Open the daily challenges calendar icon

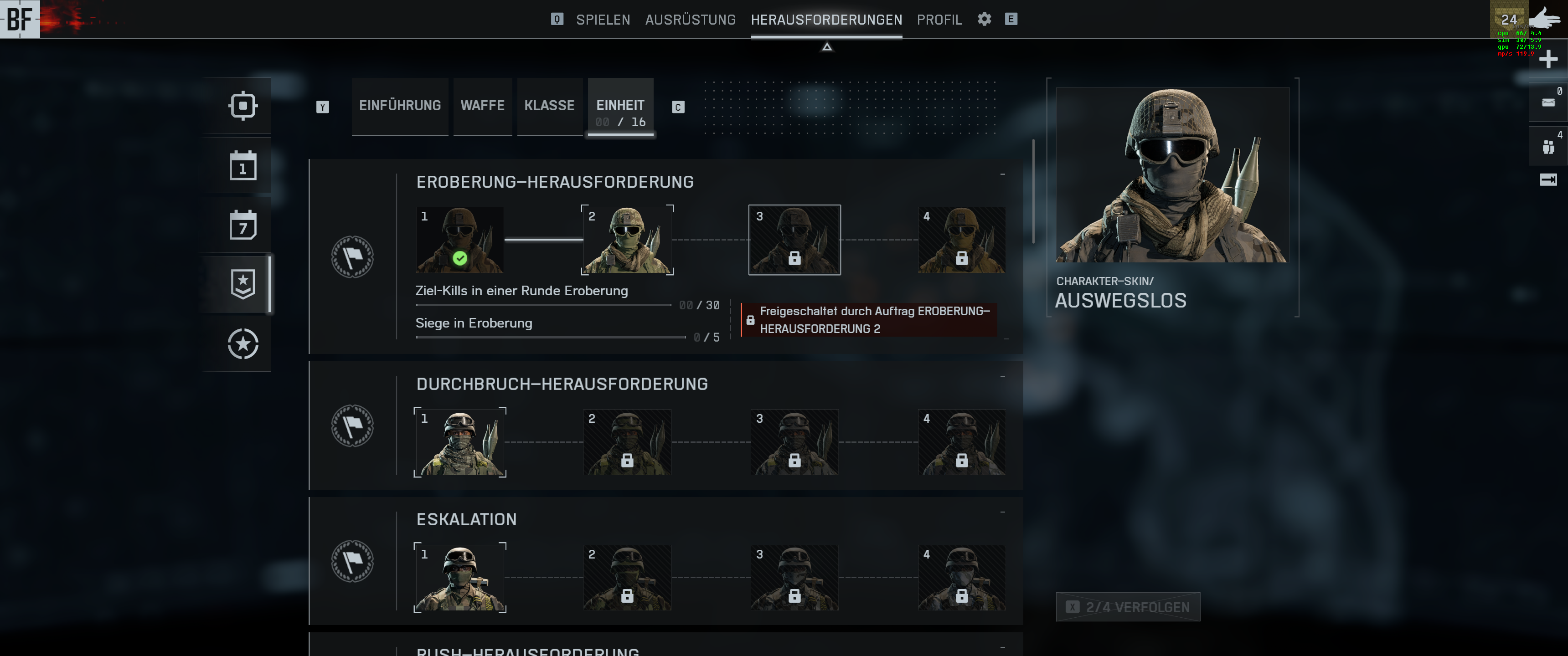pyautogui.click(x=243, y=165)
